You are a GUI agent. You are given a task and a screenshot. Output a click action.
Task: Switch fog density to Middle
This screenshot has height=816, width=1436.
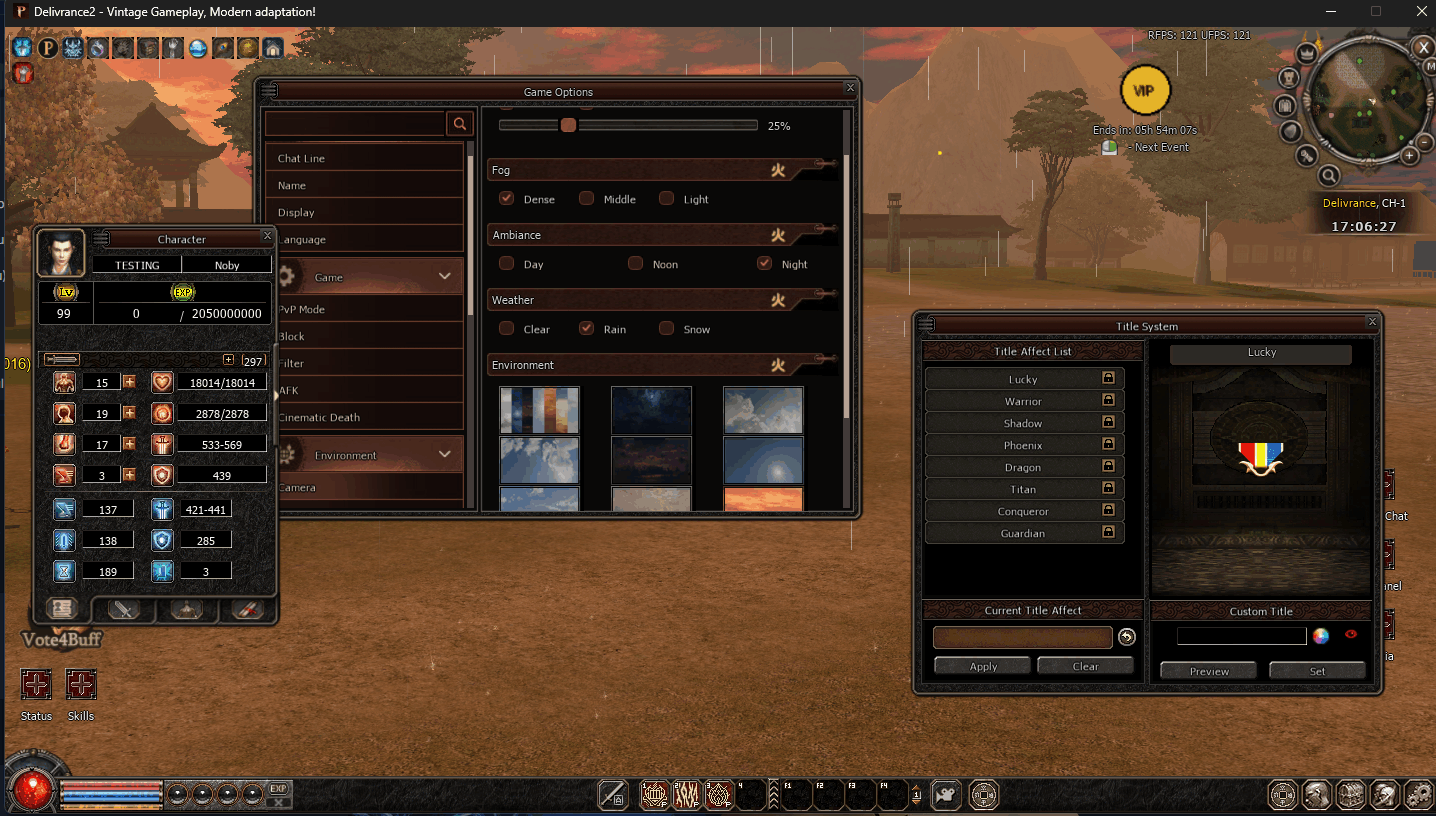click(586, 198)
